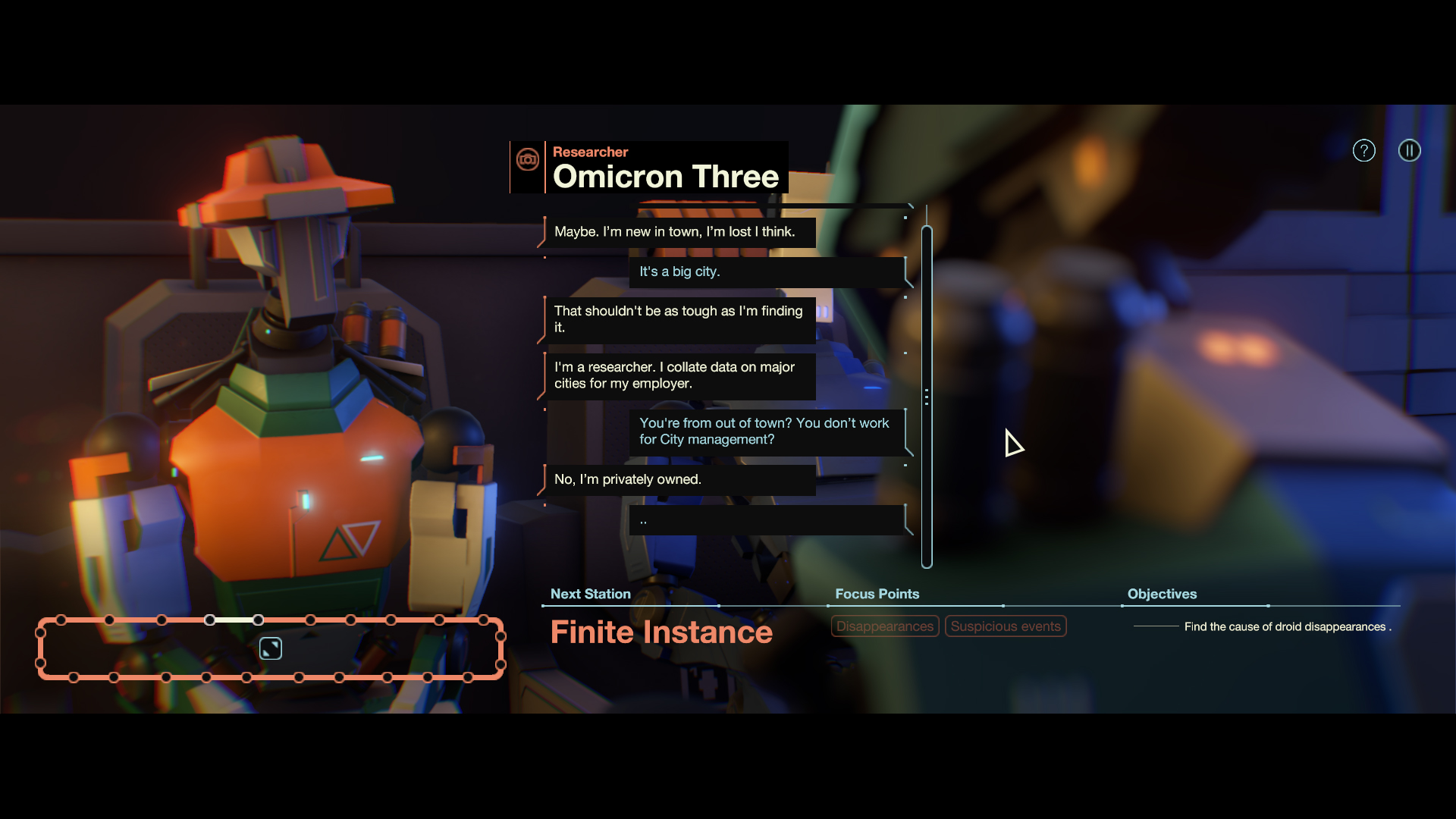Select the 'You're from out of town?' reply bubble
Screen dimensions: 1456x819
[x=766, y=431]
